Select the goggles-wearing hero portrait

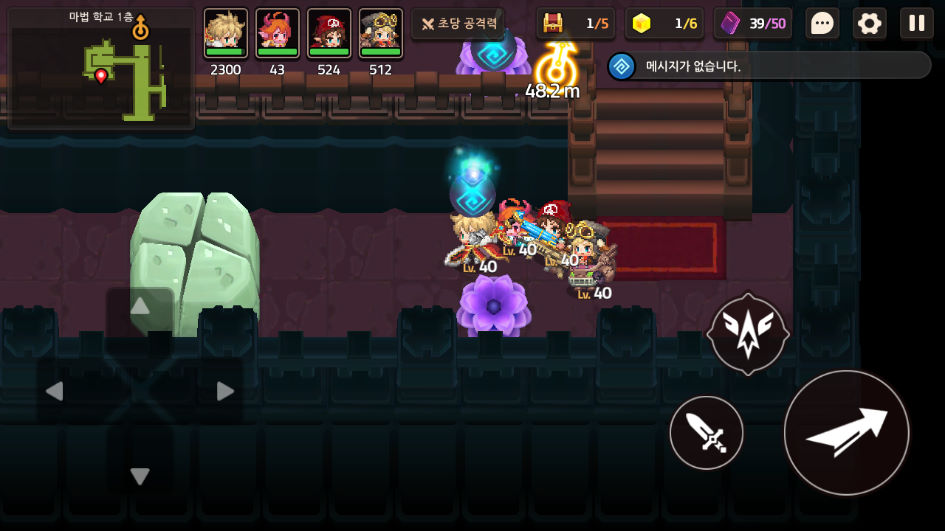[380, 34]
